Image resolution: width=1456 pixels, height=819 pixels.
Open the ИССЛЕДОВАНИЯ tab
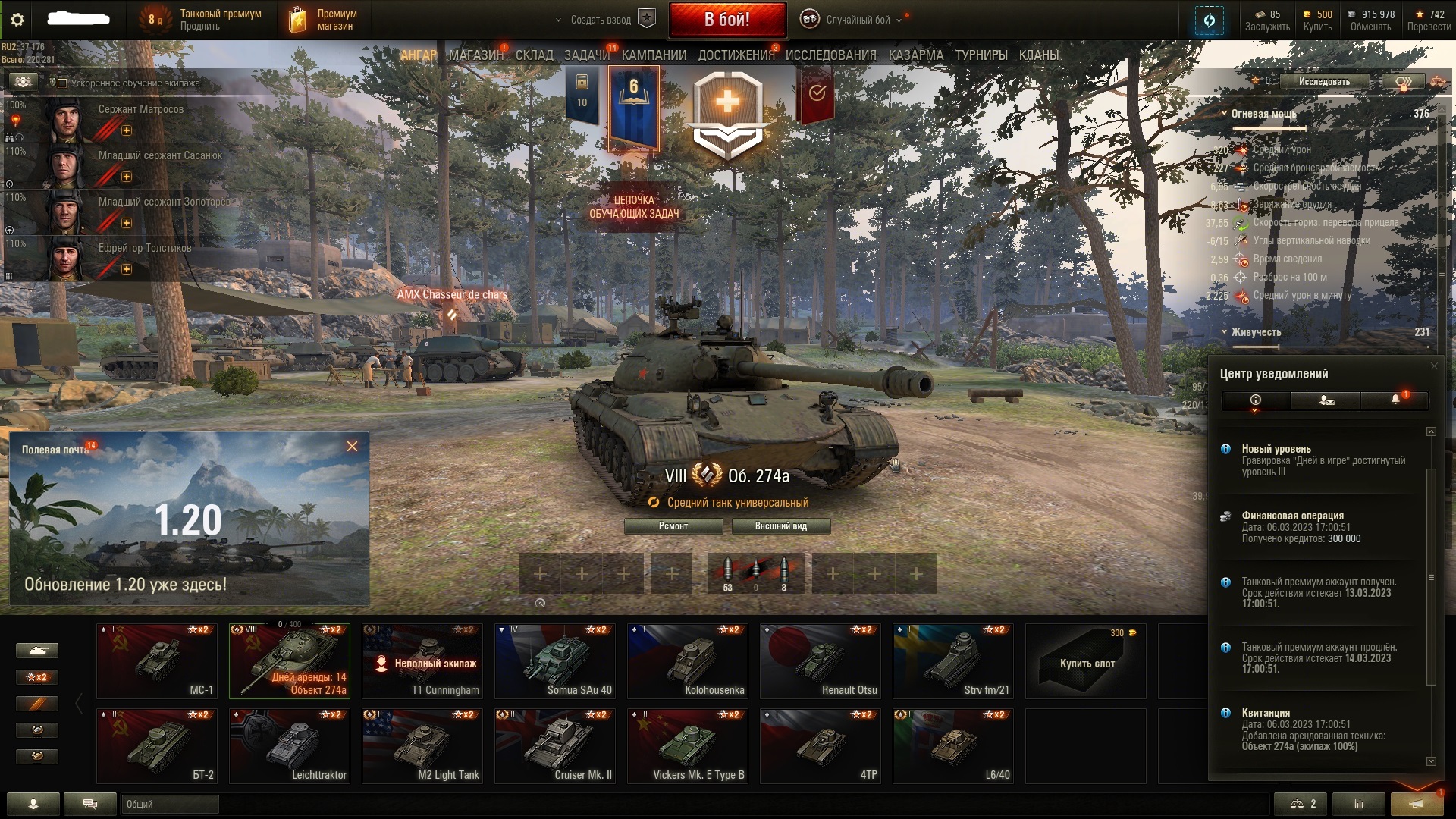pos(830,55)
